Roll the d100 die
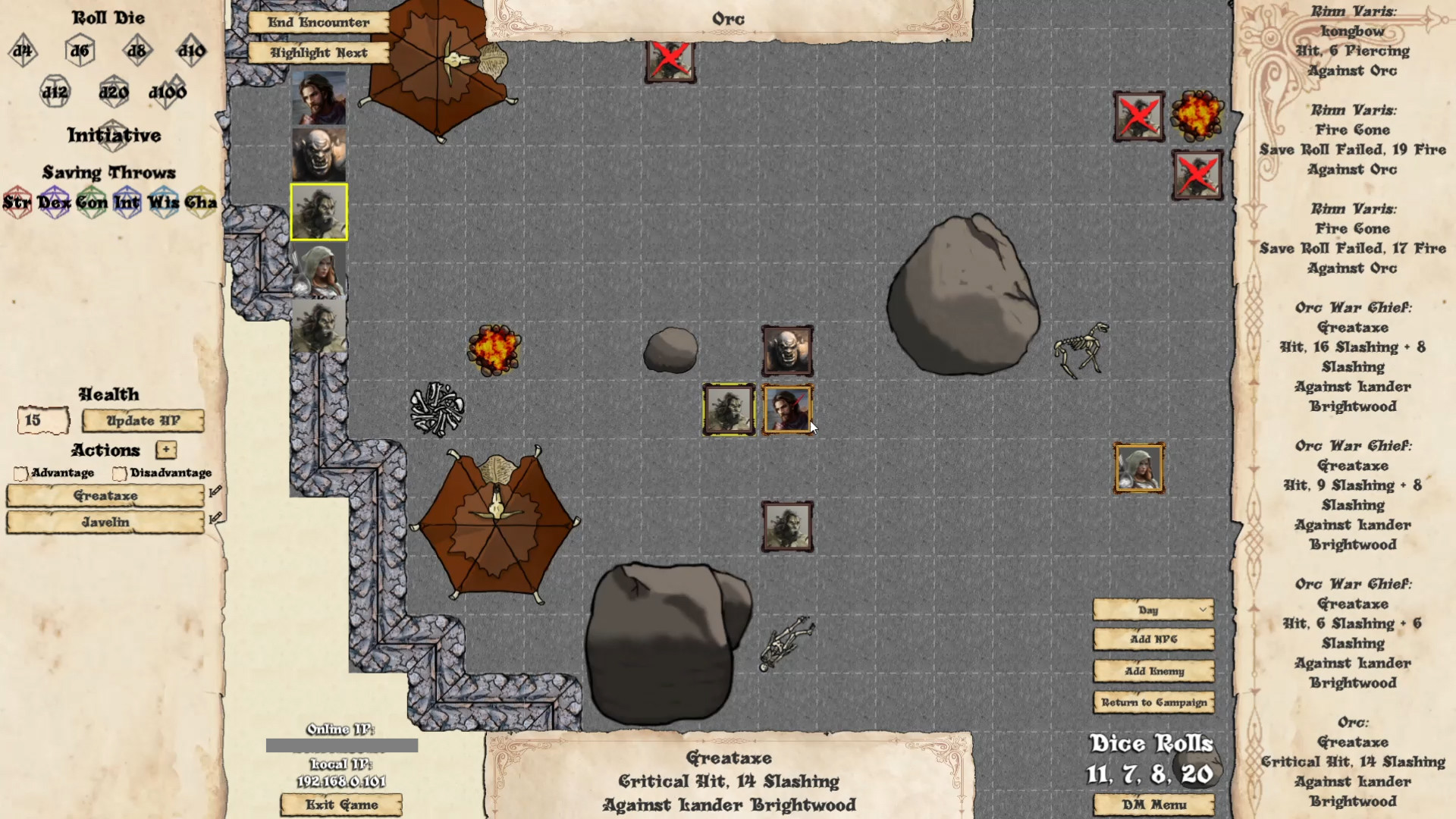 [x=169, y=91]
